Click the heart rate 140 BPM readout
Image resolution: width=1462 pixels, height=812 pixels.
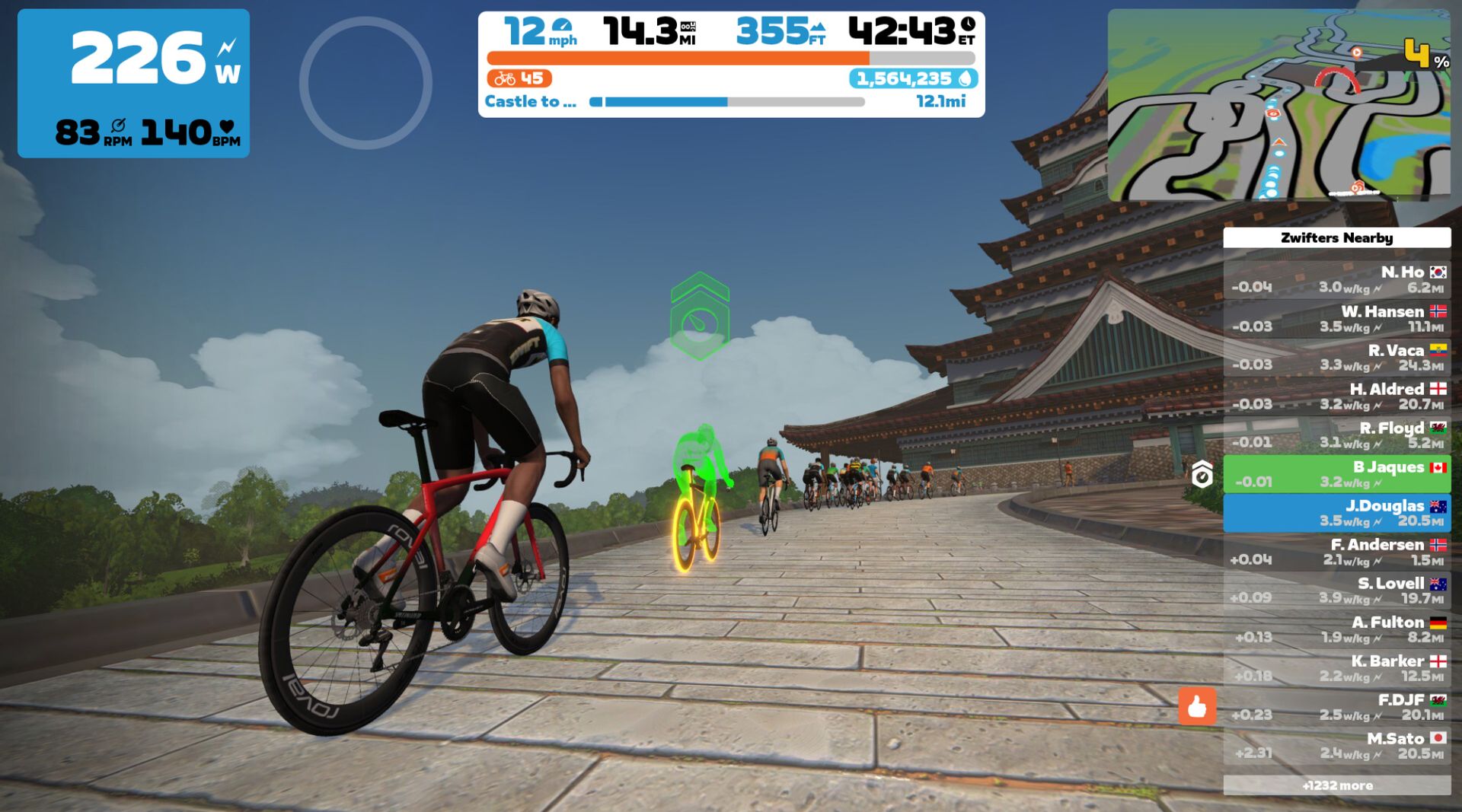[187, 133]
